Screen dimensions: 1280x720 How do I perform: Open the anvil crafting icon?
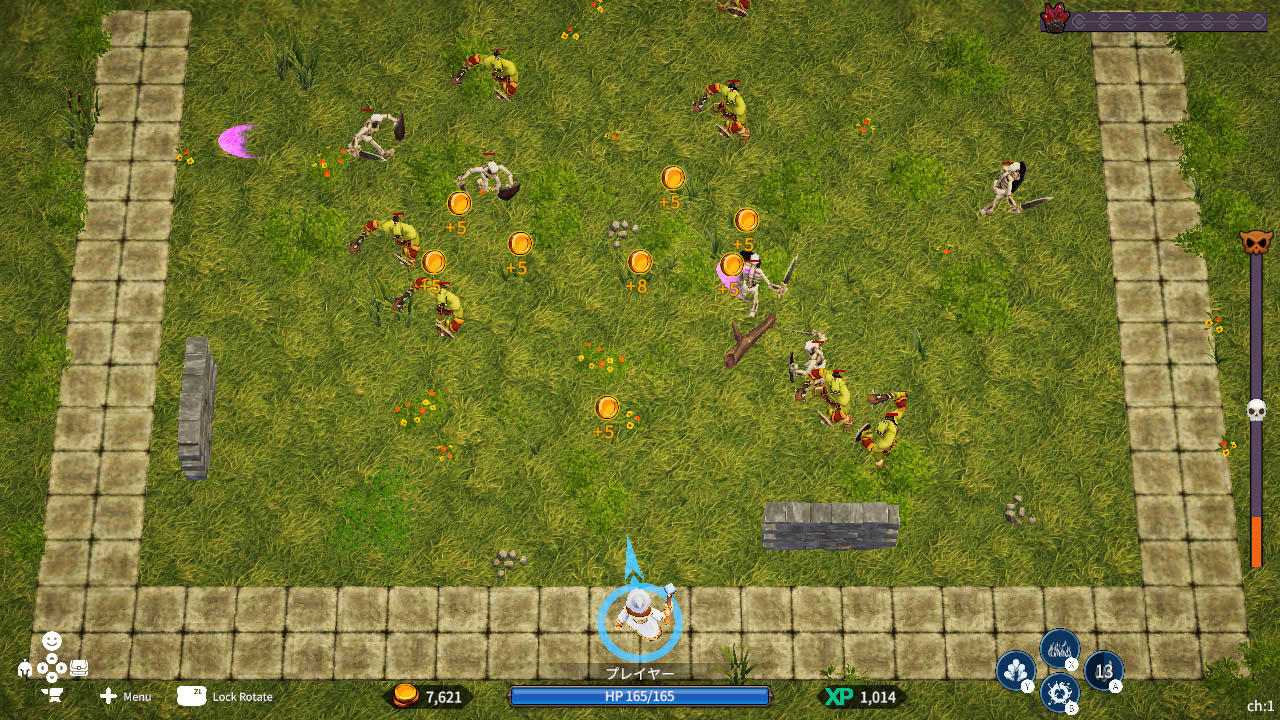(52, 694)
